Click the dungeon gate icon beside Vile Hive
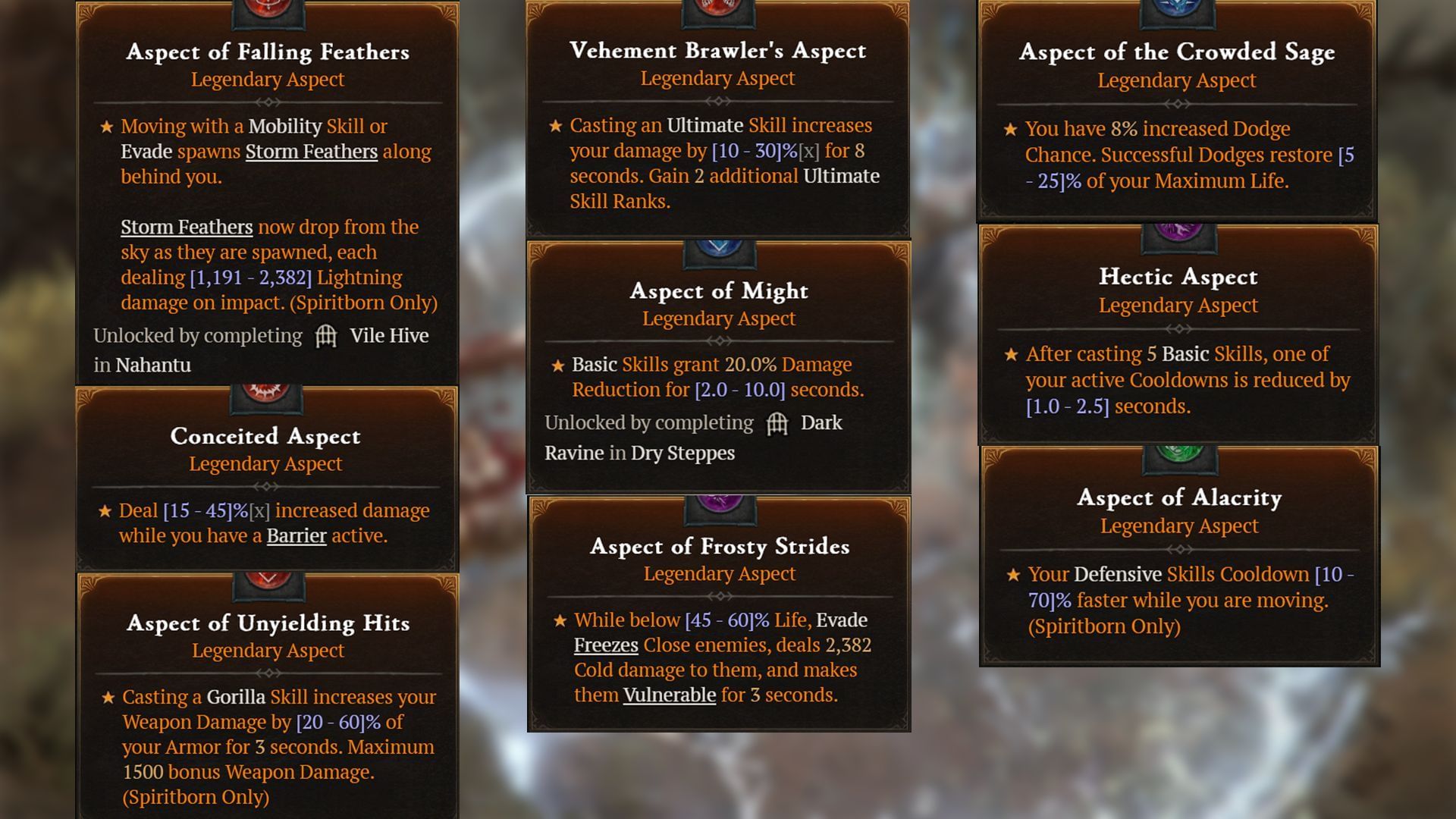 (x=326, y=335)
